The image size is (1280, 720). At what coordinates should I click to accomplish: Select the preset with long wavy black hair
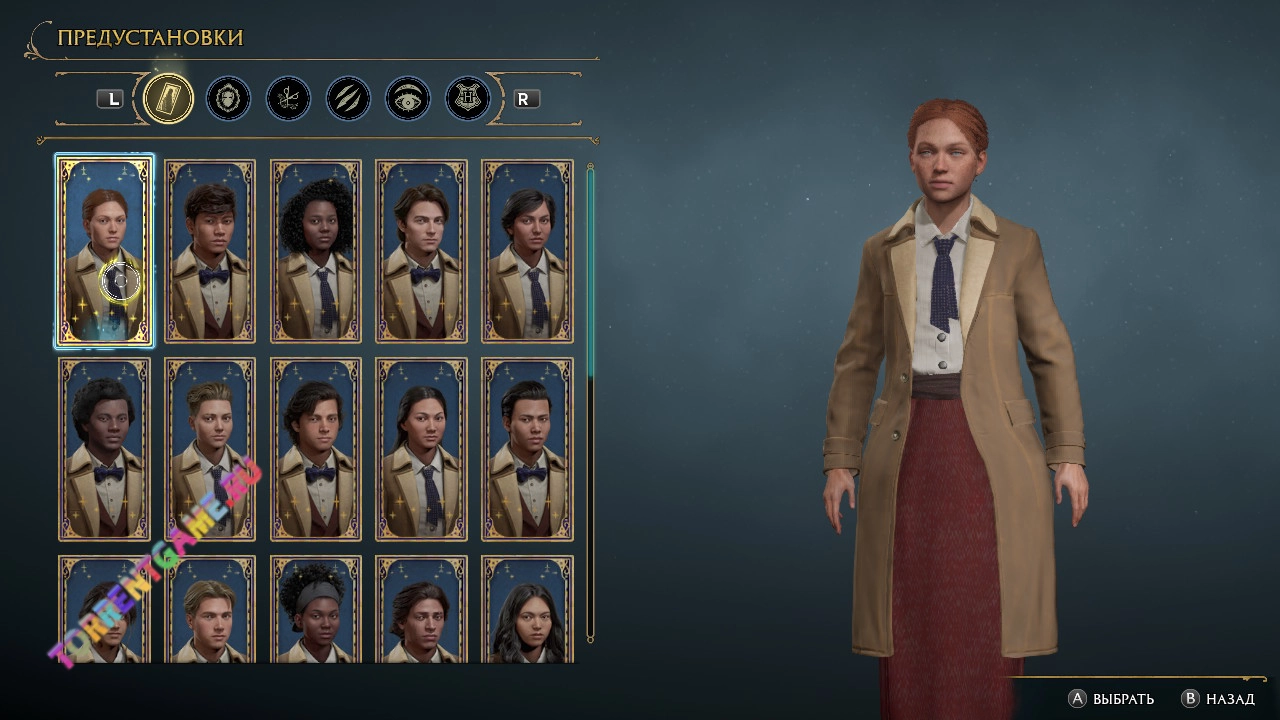coord(527,610)
